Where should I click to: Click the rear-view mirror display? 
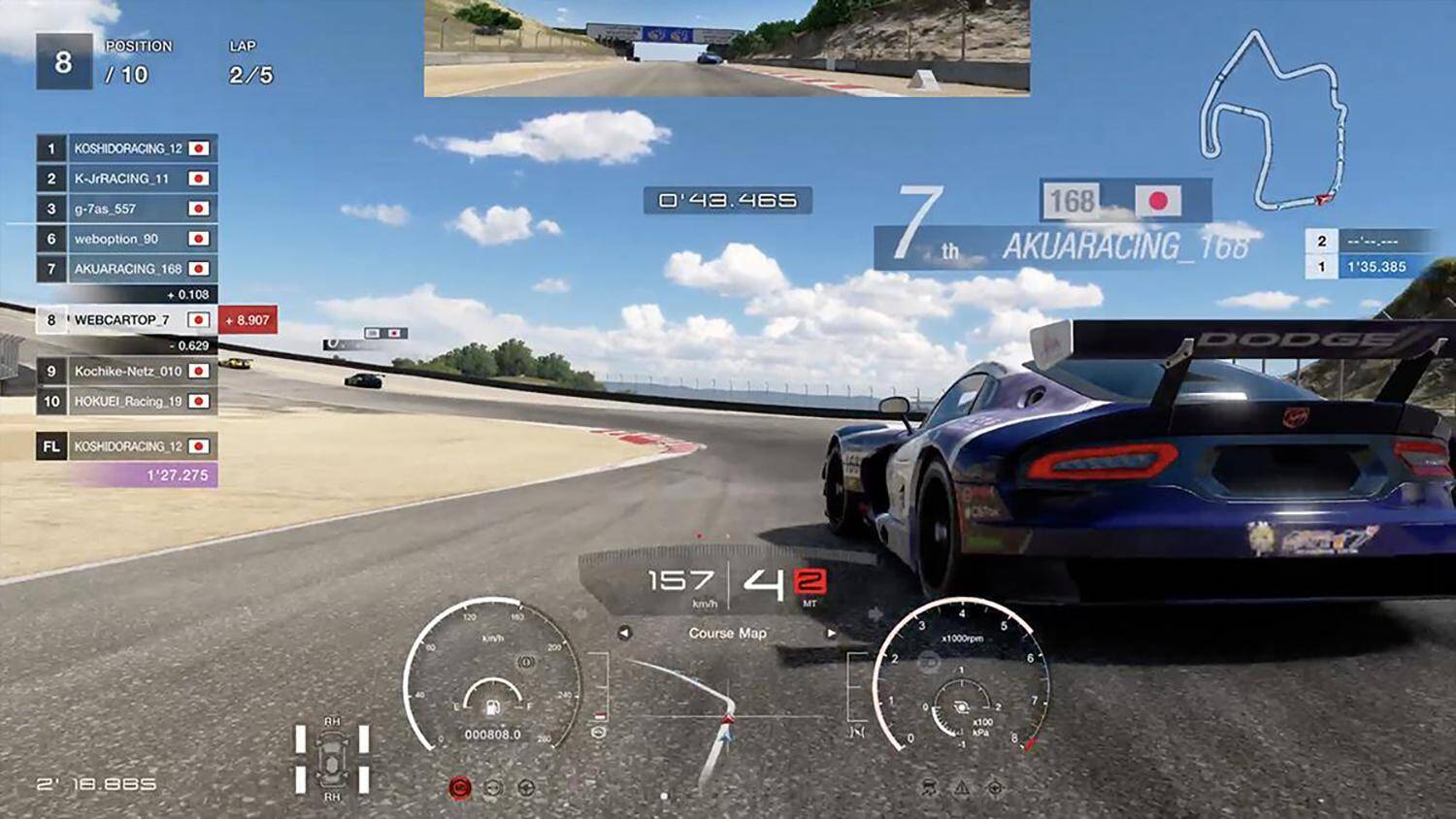click(726, 48)
